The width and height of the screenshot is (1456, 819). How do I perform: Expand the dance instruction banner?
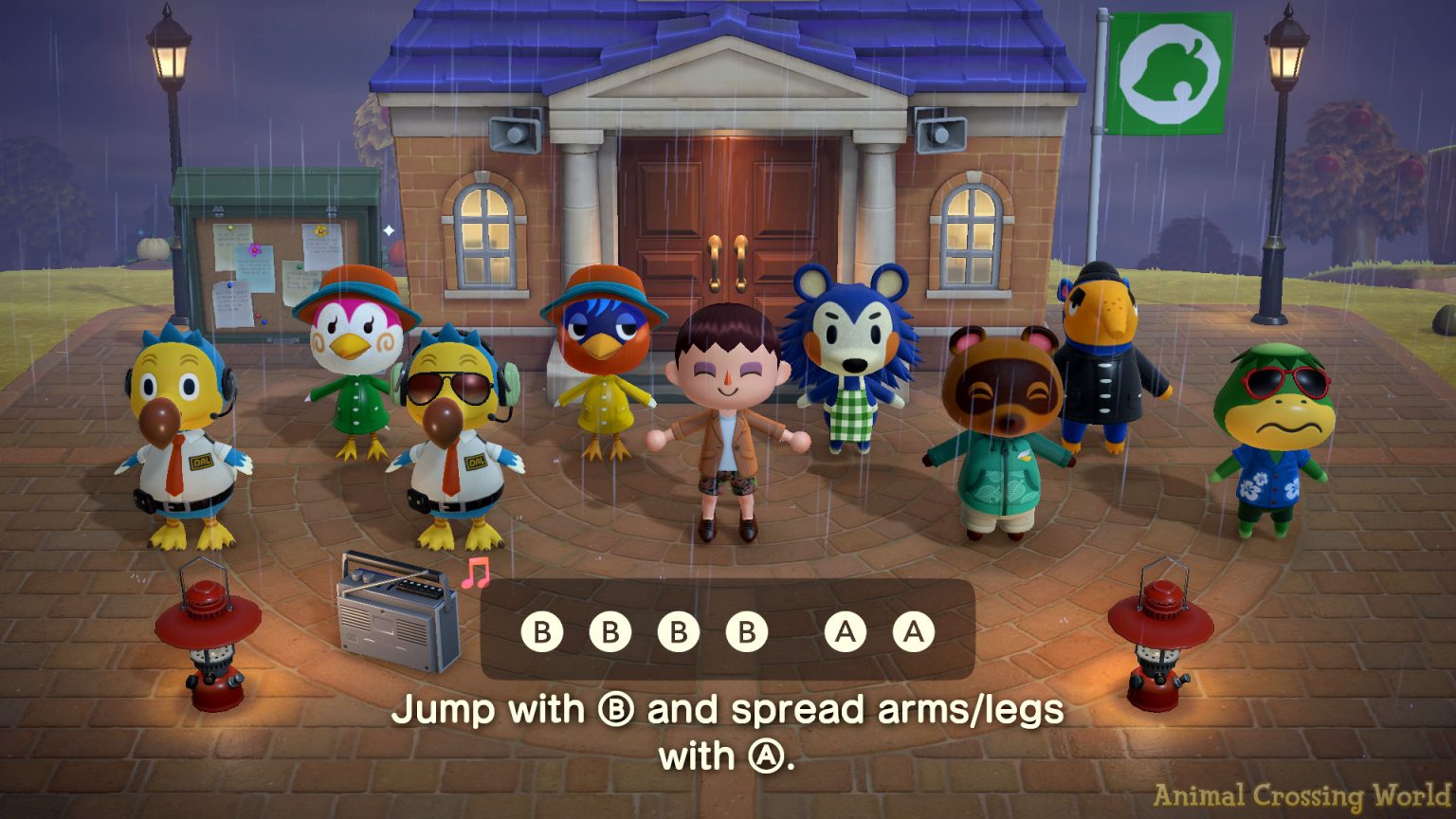(x=726, y=630)
